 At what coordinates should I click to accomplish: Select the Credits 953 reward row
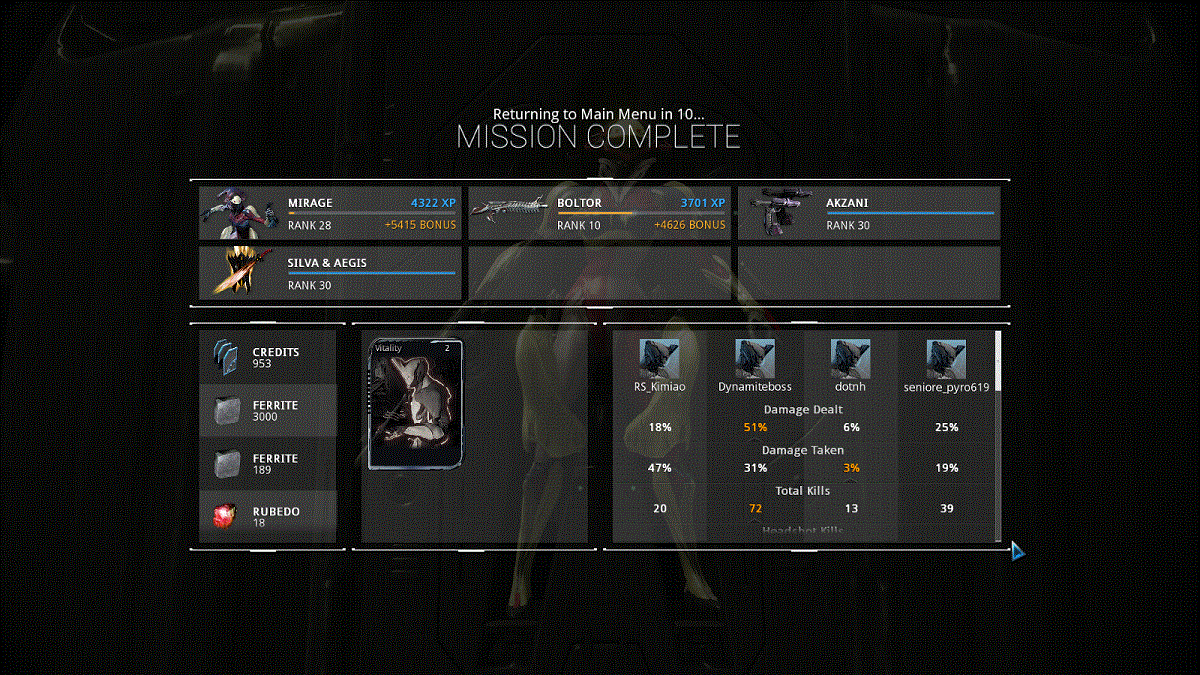[x=267, y=358]
